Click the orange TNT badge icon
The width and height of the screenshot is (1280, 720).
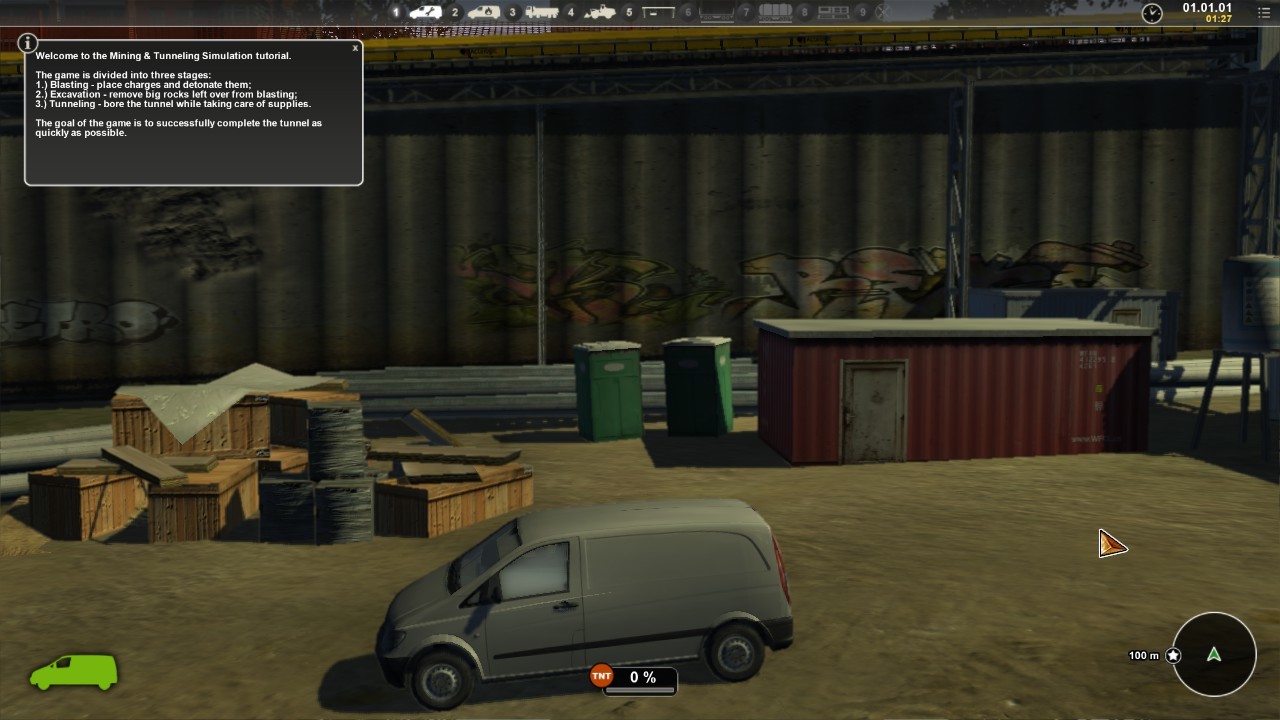601,677
